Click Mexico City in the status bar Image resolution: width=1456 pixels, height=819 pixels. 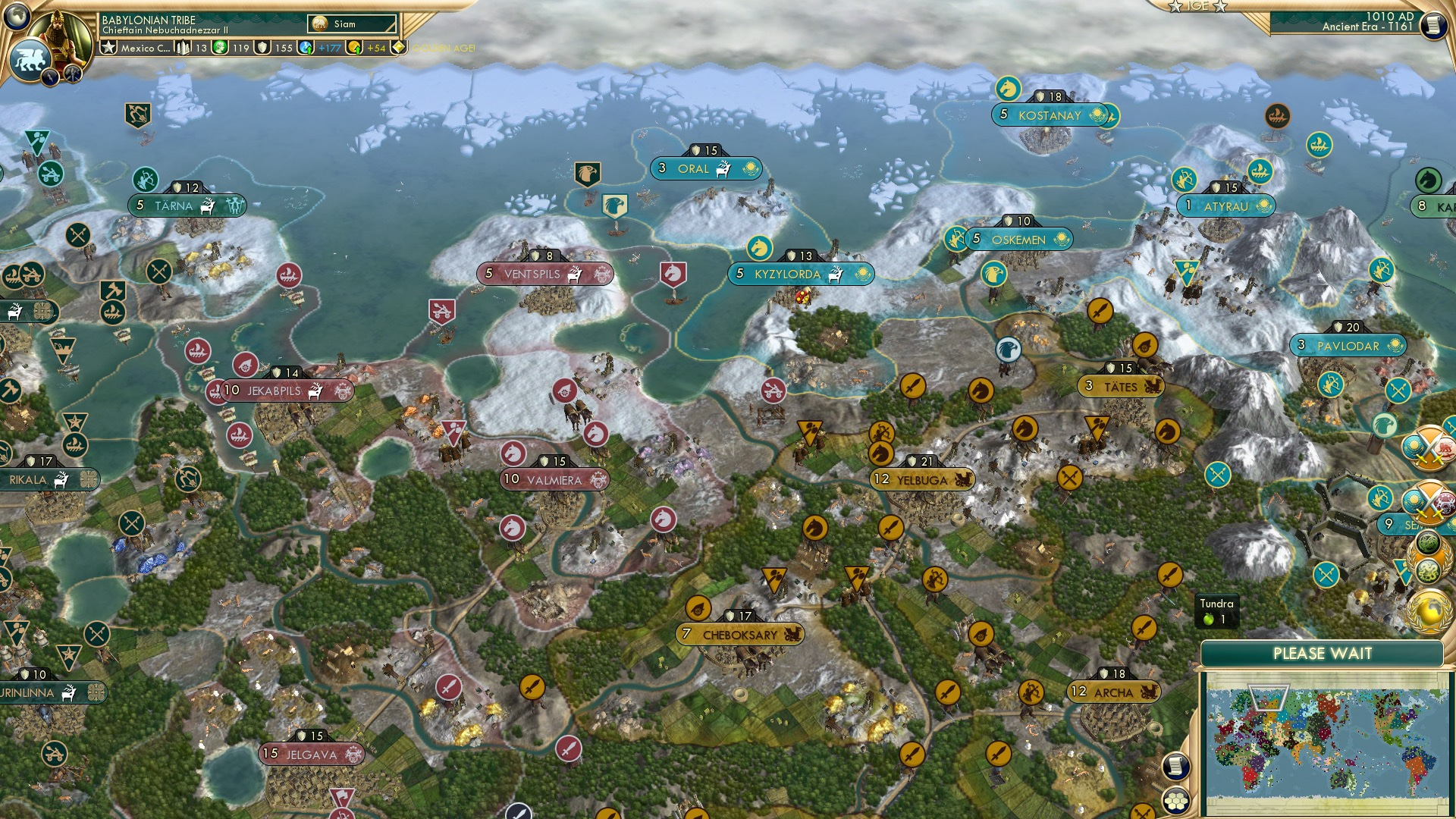[x=144, y=48]
